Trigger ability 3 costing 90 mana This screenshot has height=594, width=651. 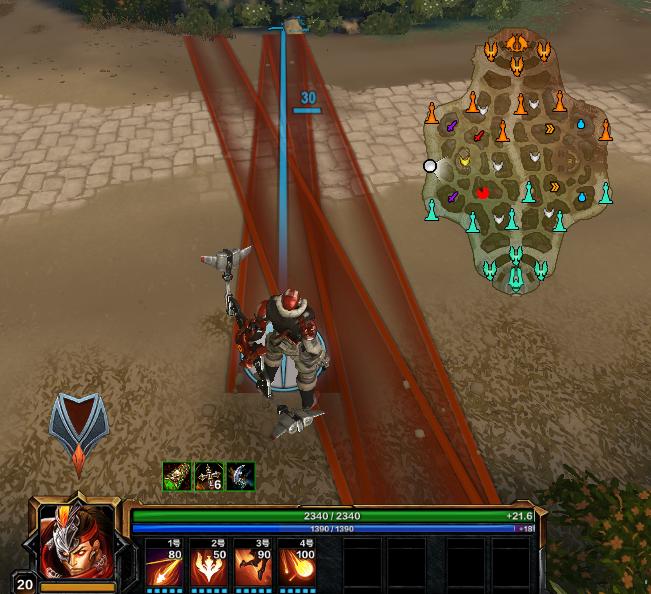[x=252, y=566]
